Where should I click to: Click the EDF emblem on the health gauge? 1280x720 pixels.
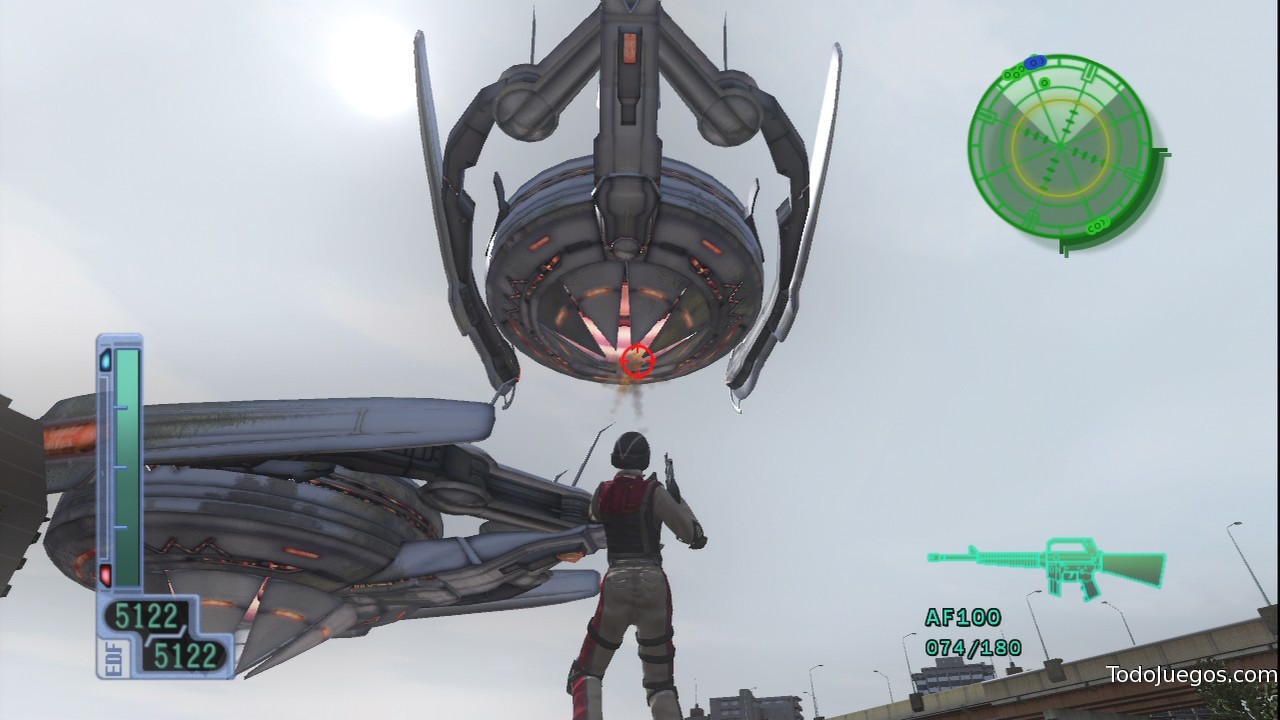(112, 656)
